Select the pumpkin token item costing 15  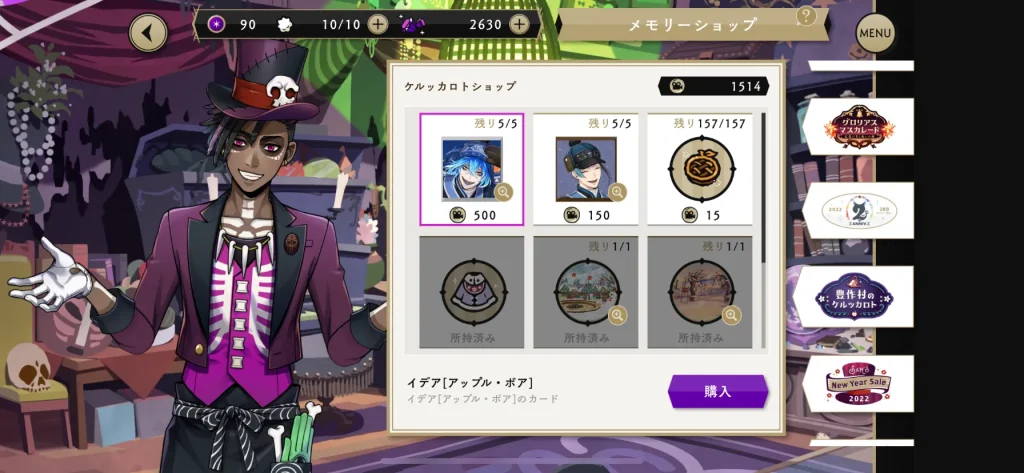click(x=699, y=169)
